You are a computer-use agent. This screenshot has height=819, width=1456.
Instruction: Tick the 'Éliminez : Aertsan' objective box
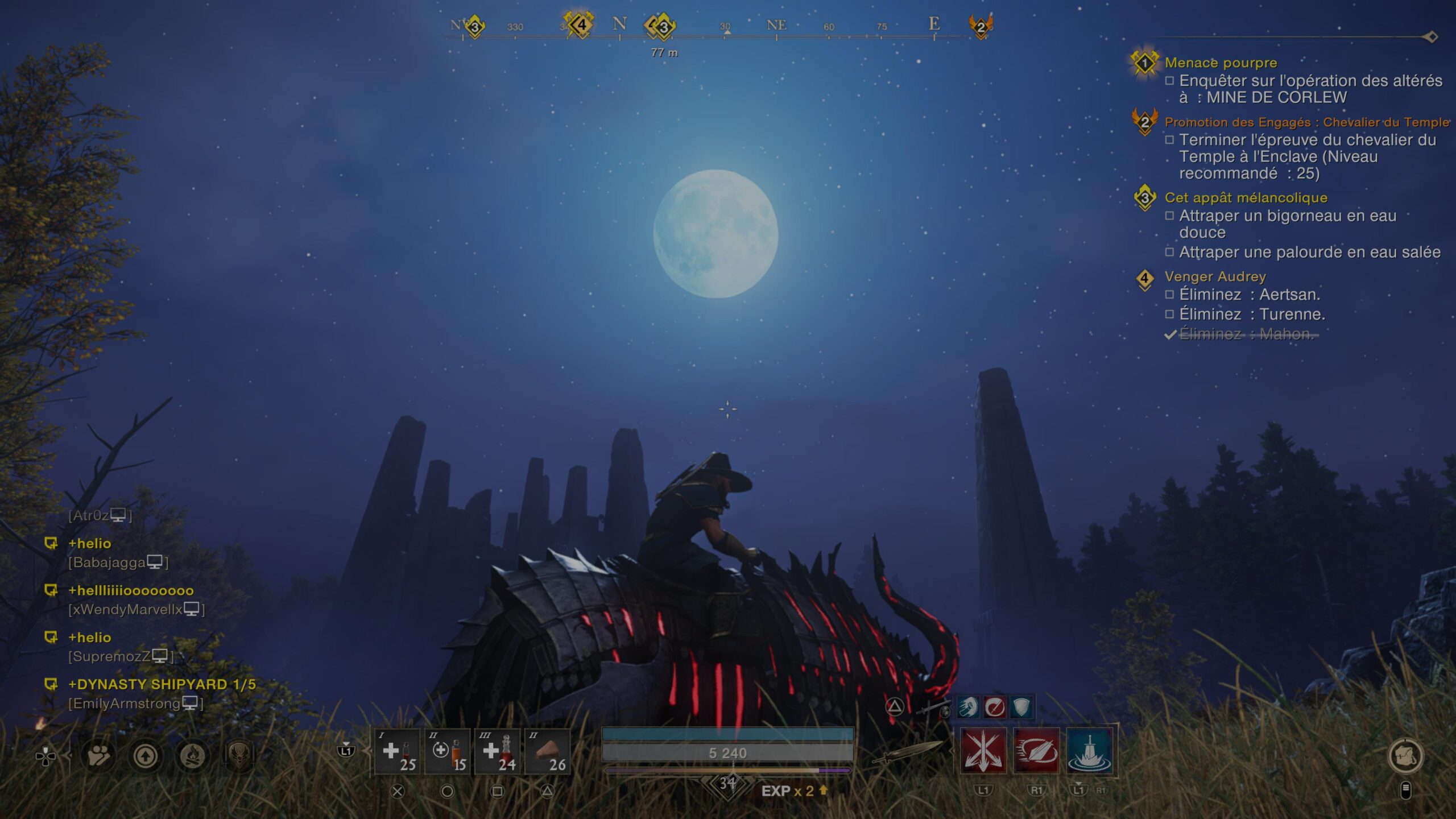[x=1170, y=295]
